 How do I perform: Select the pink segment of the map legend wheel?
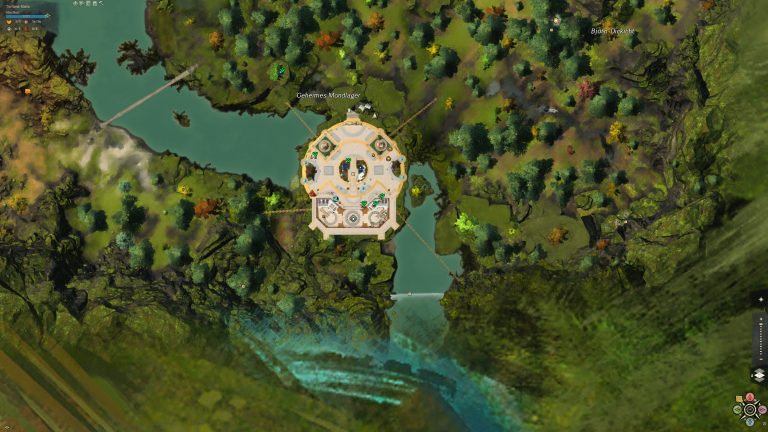coord(762,410)
